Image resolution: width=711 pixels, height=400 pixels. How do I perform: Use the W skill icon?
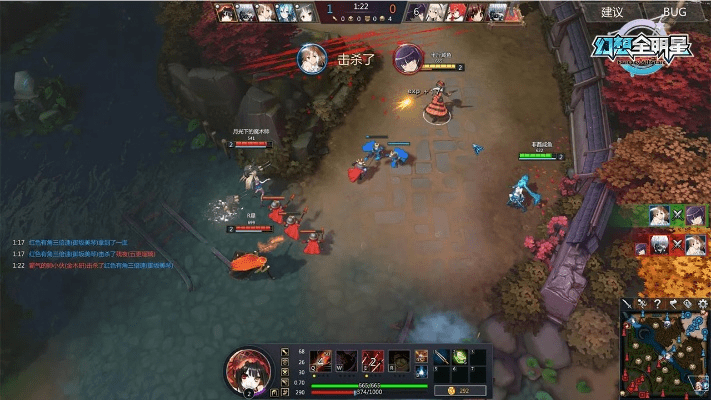347,359
